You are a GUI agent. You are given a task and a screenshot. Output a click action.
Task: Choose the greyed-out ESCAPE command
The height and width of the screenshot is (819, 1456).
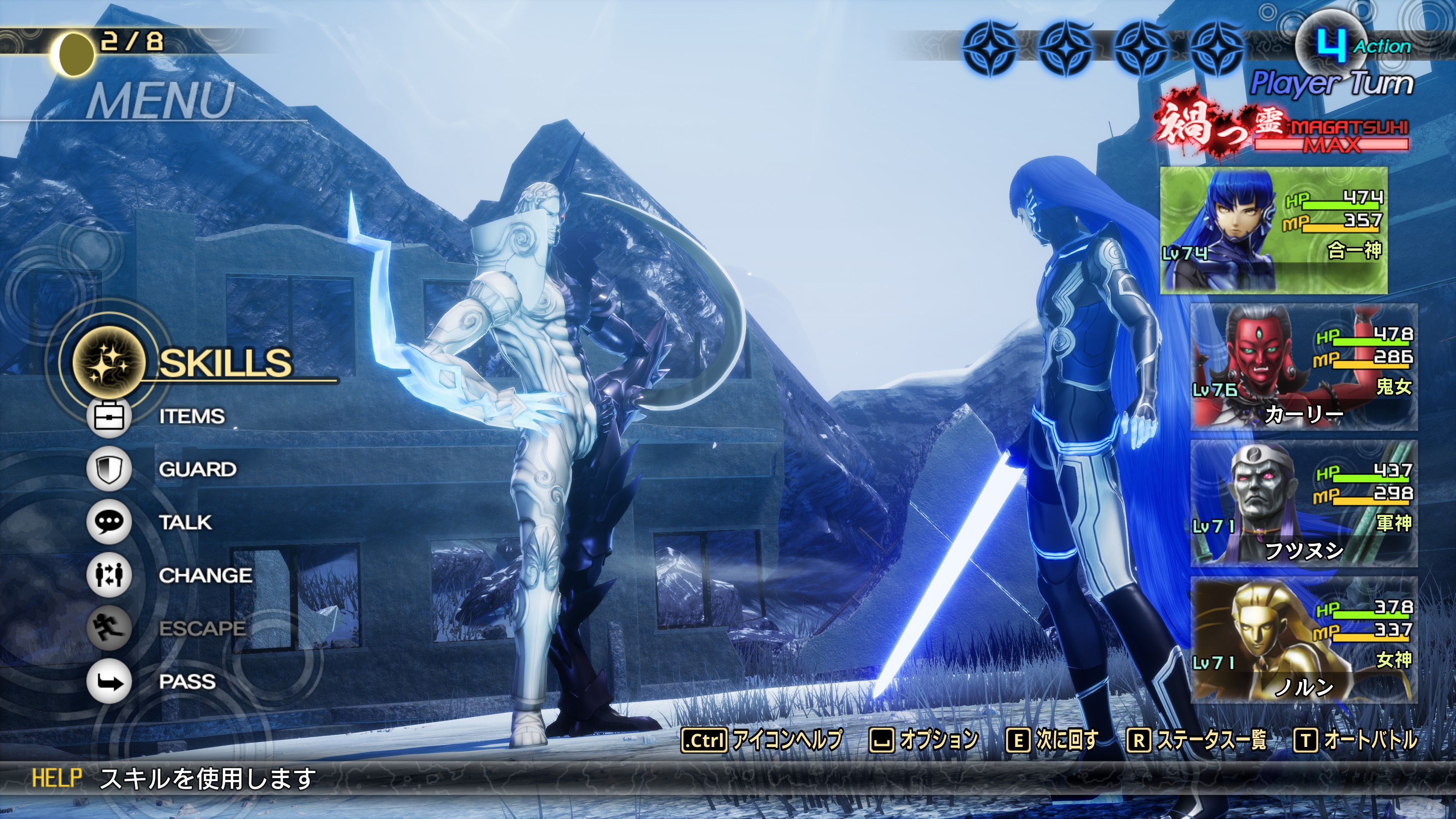click(202, 628)
